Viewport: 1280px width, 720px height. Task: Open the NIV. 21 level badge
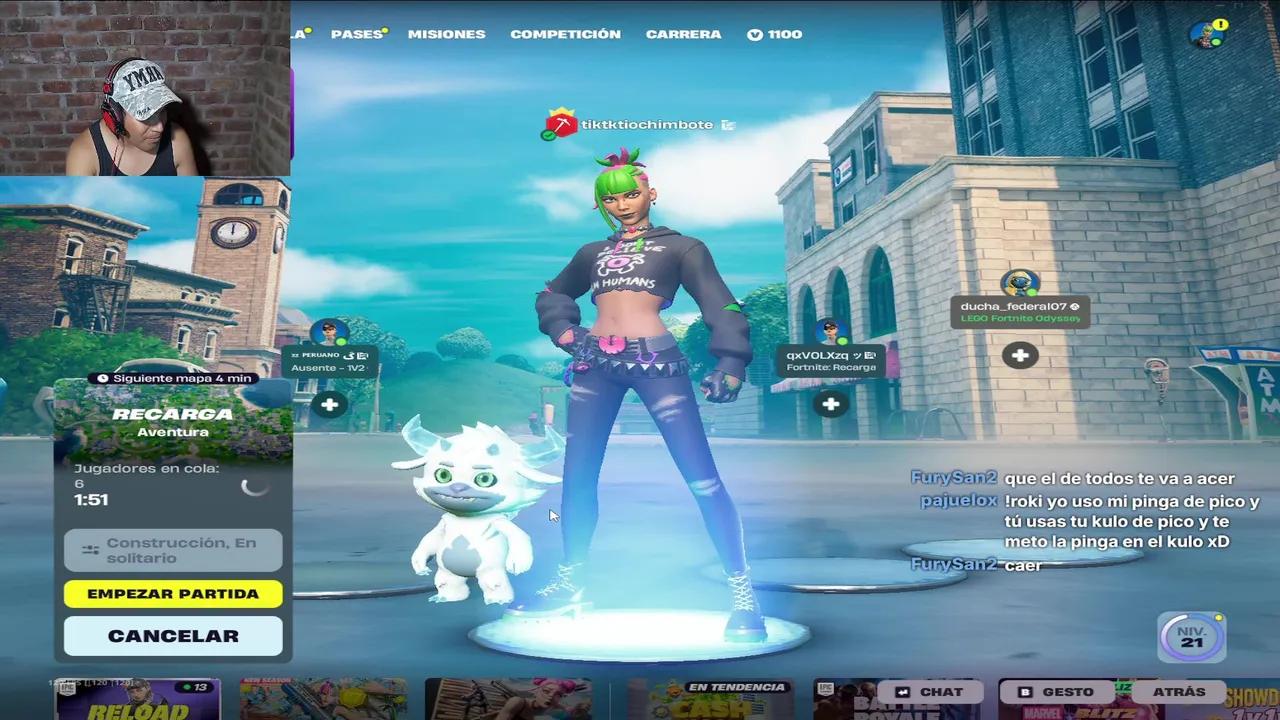click(1191, 636)
